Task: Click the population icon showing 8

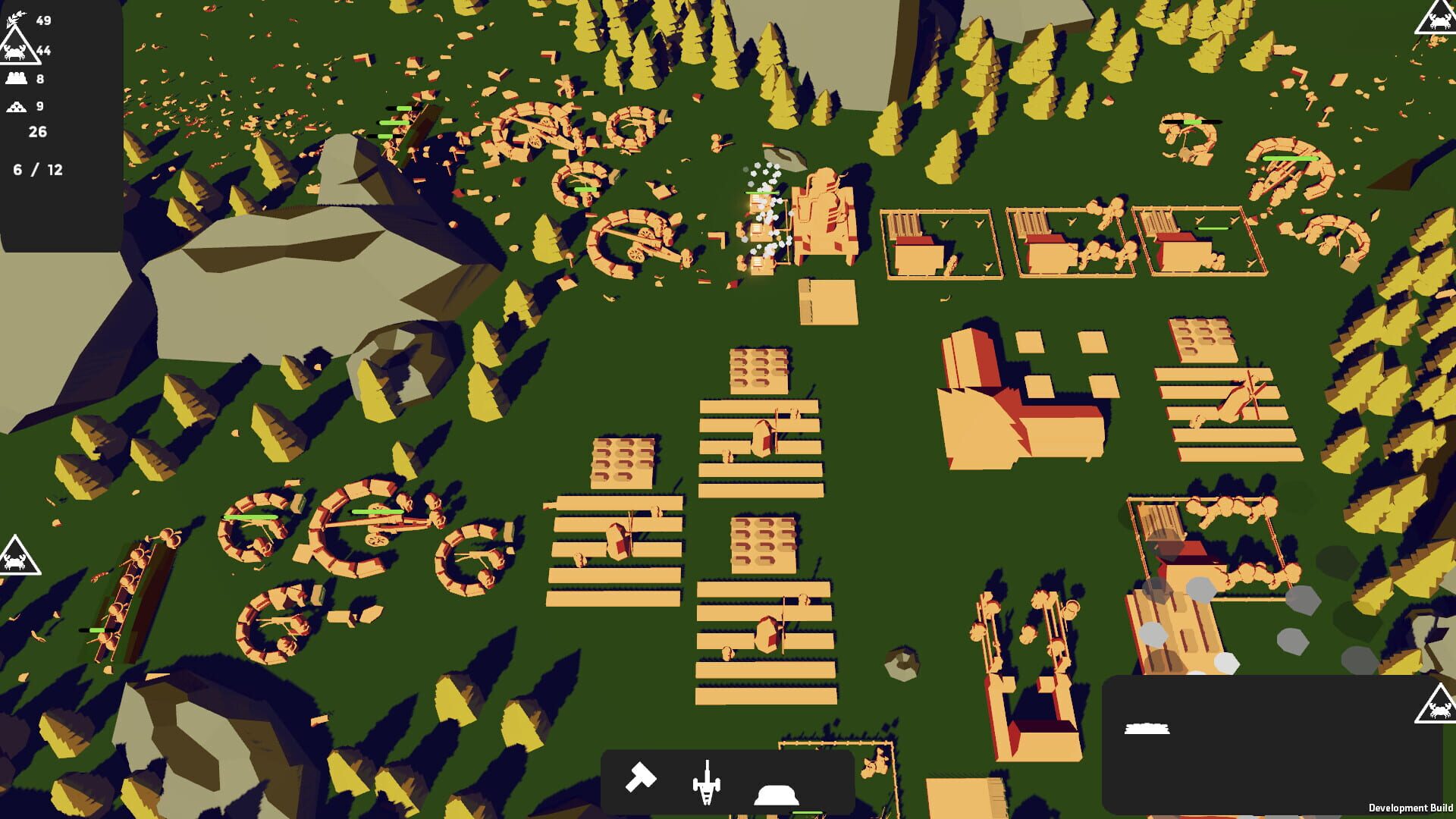Action: coord(17,77)
